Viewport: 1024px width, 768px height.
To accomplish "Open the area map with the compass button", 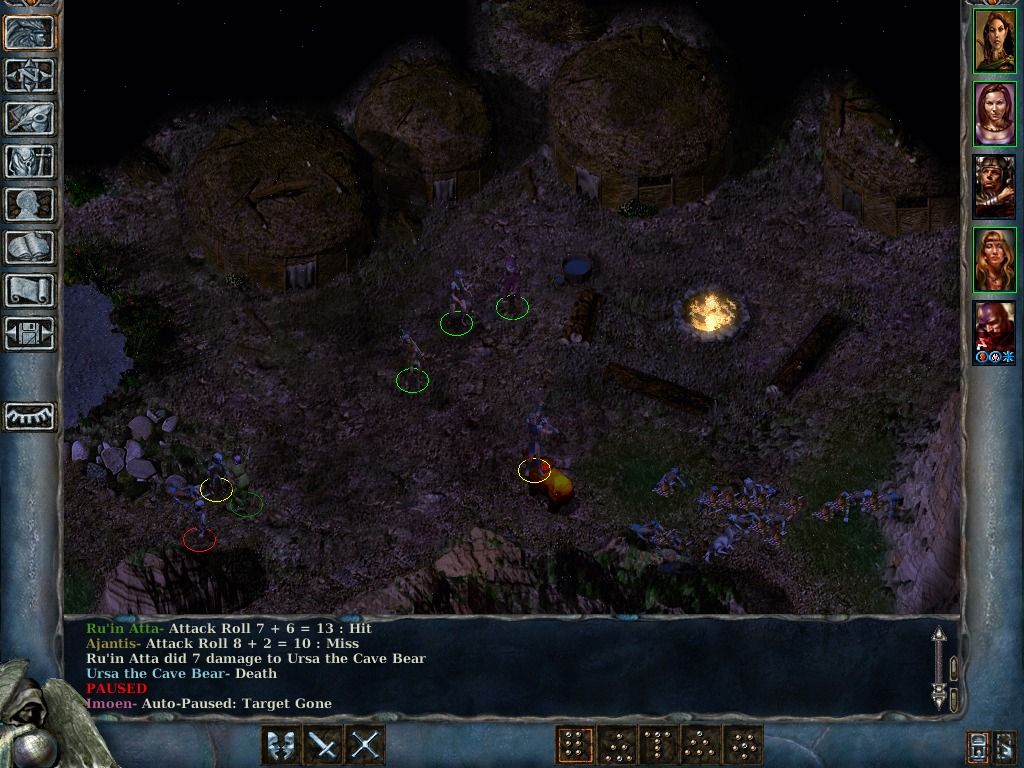I will (x=30, y=75).
